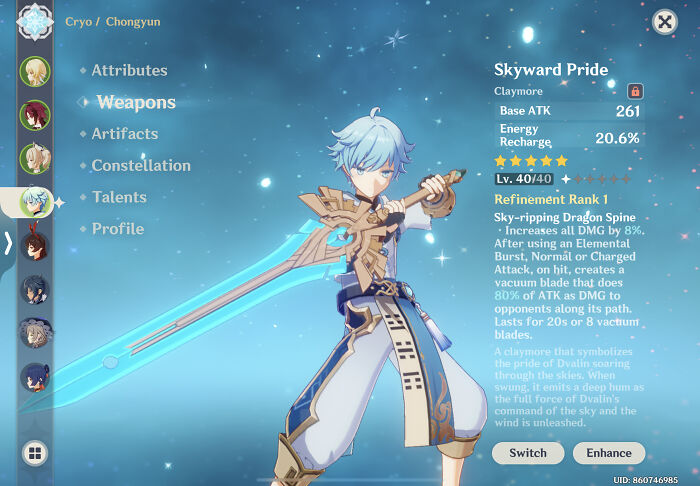Click the Switch weapon button
The image size is (700, 486).
tap(528, 453)
